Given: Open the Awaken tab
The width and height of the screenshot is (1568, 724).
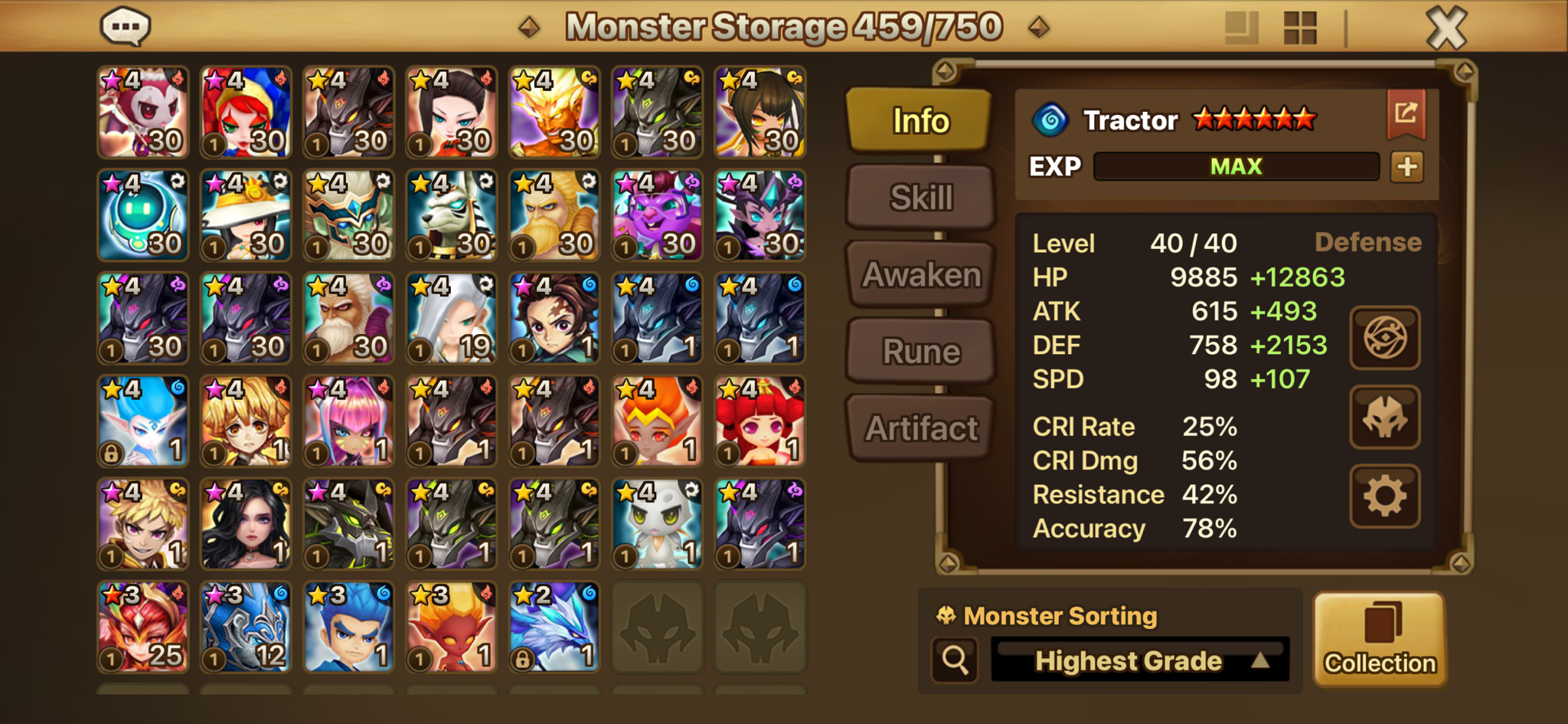Looking at the screenshot, I should (921, 274).
